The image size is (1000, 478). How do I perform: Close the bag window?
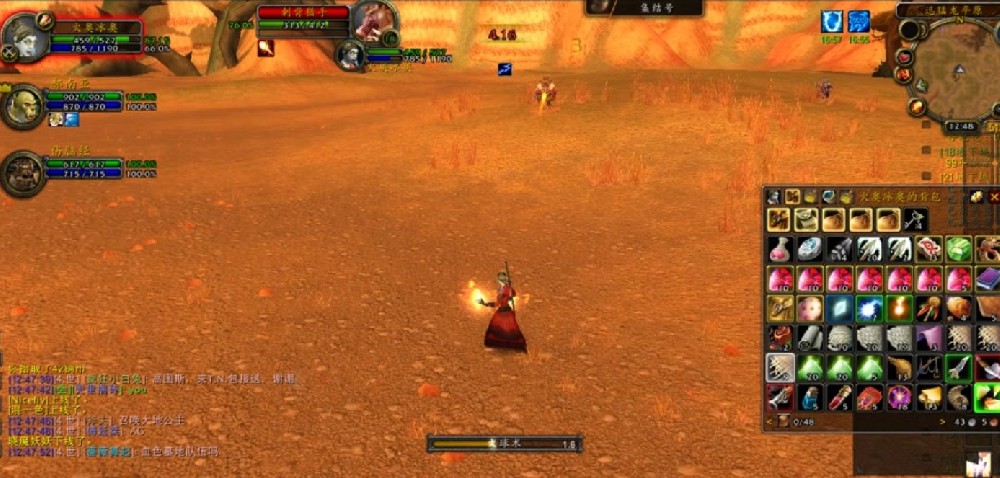(993, 196)
